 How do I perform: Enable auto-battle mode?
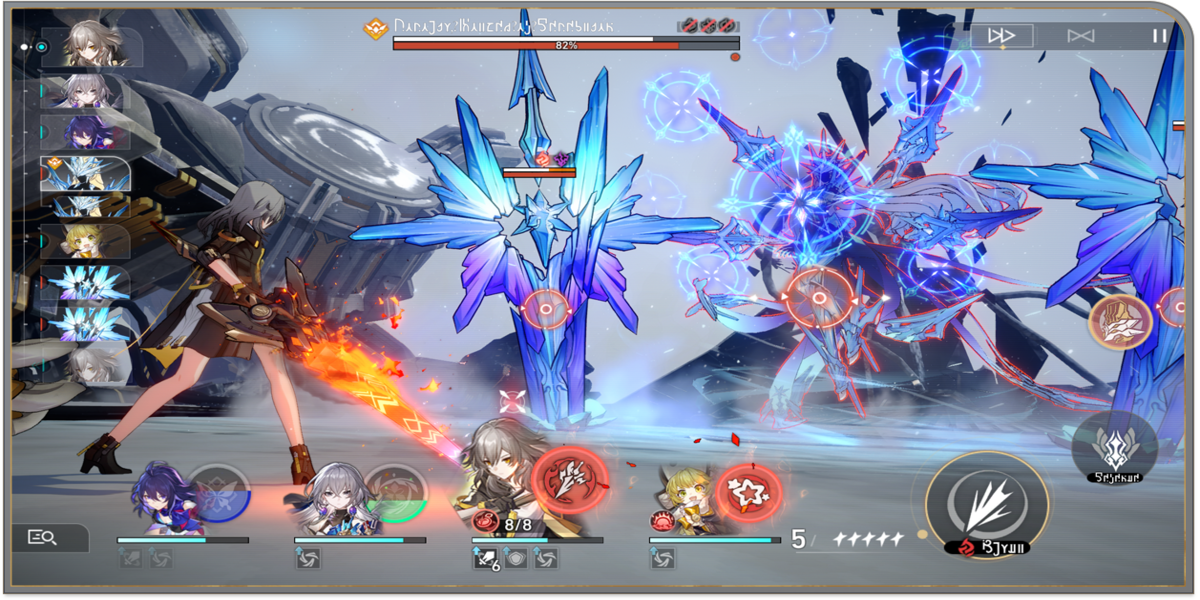[x=1080, y=36]
